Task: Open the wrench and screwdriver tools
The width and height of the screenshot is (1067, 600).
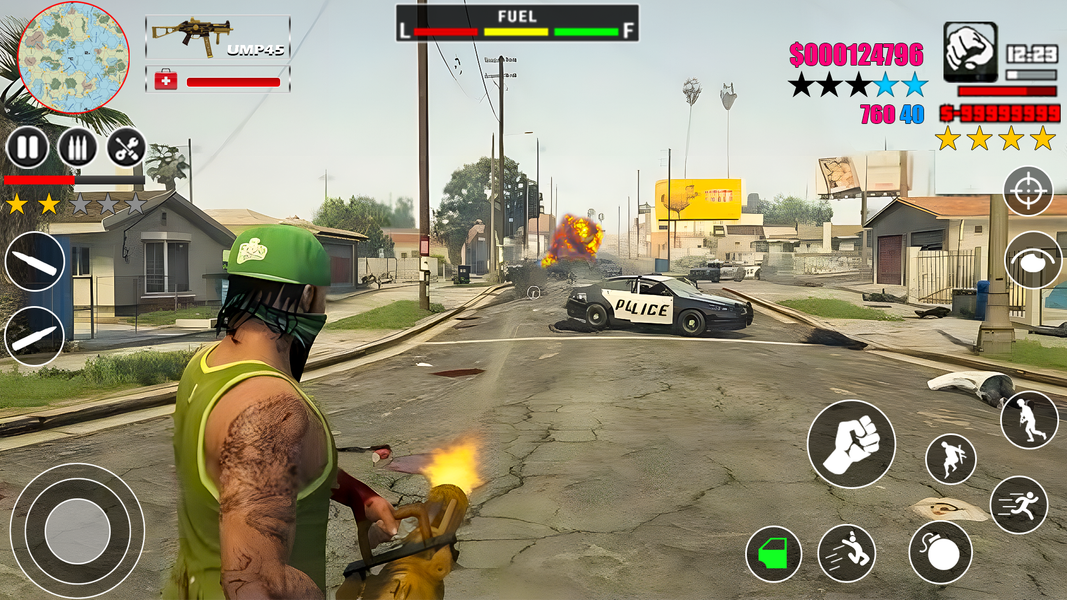Action: 126,149
